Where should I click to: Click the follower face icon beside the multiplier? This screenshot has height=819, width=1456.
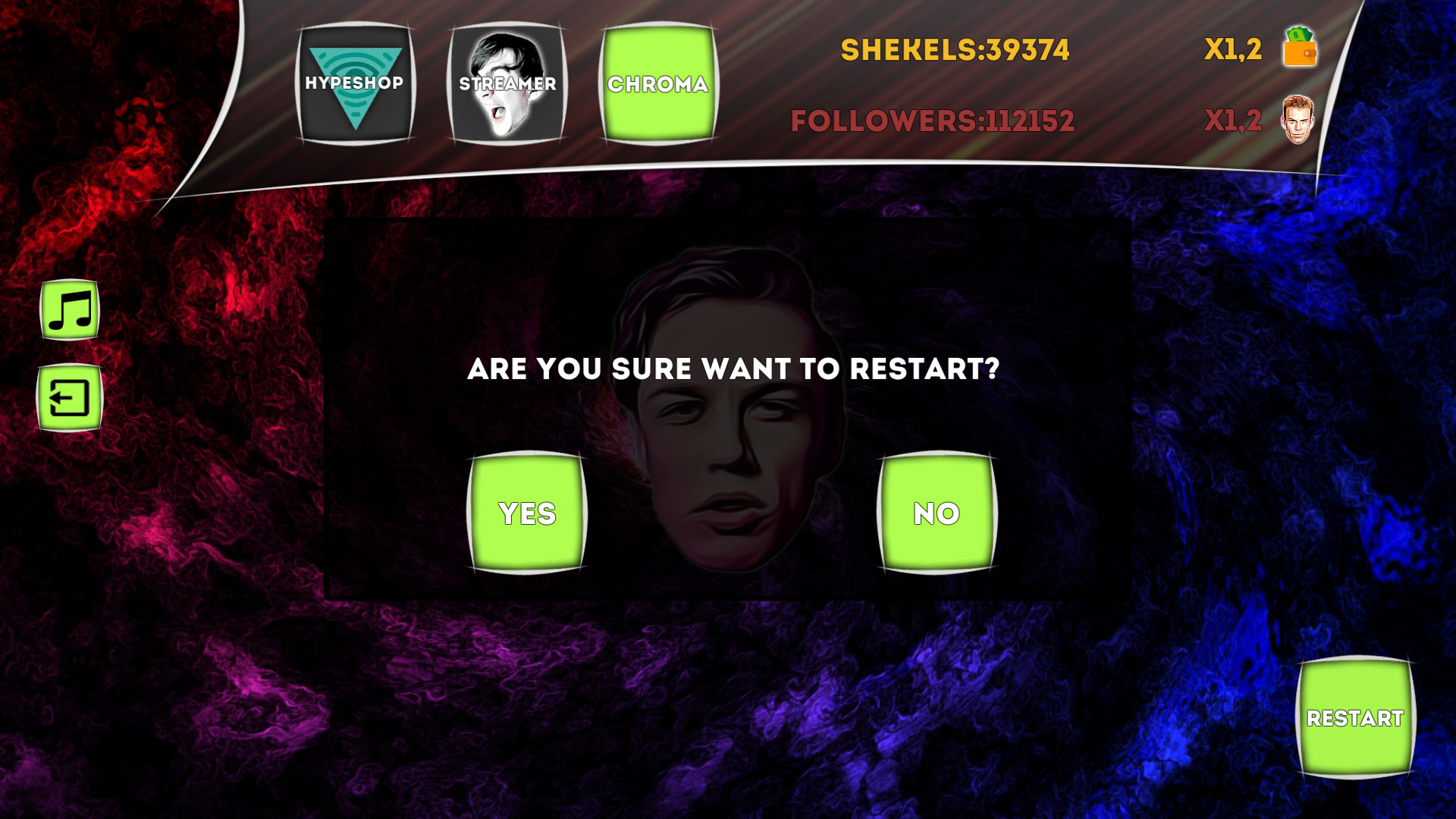1298,119
